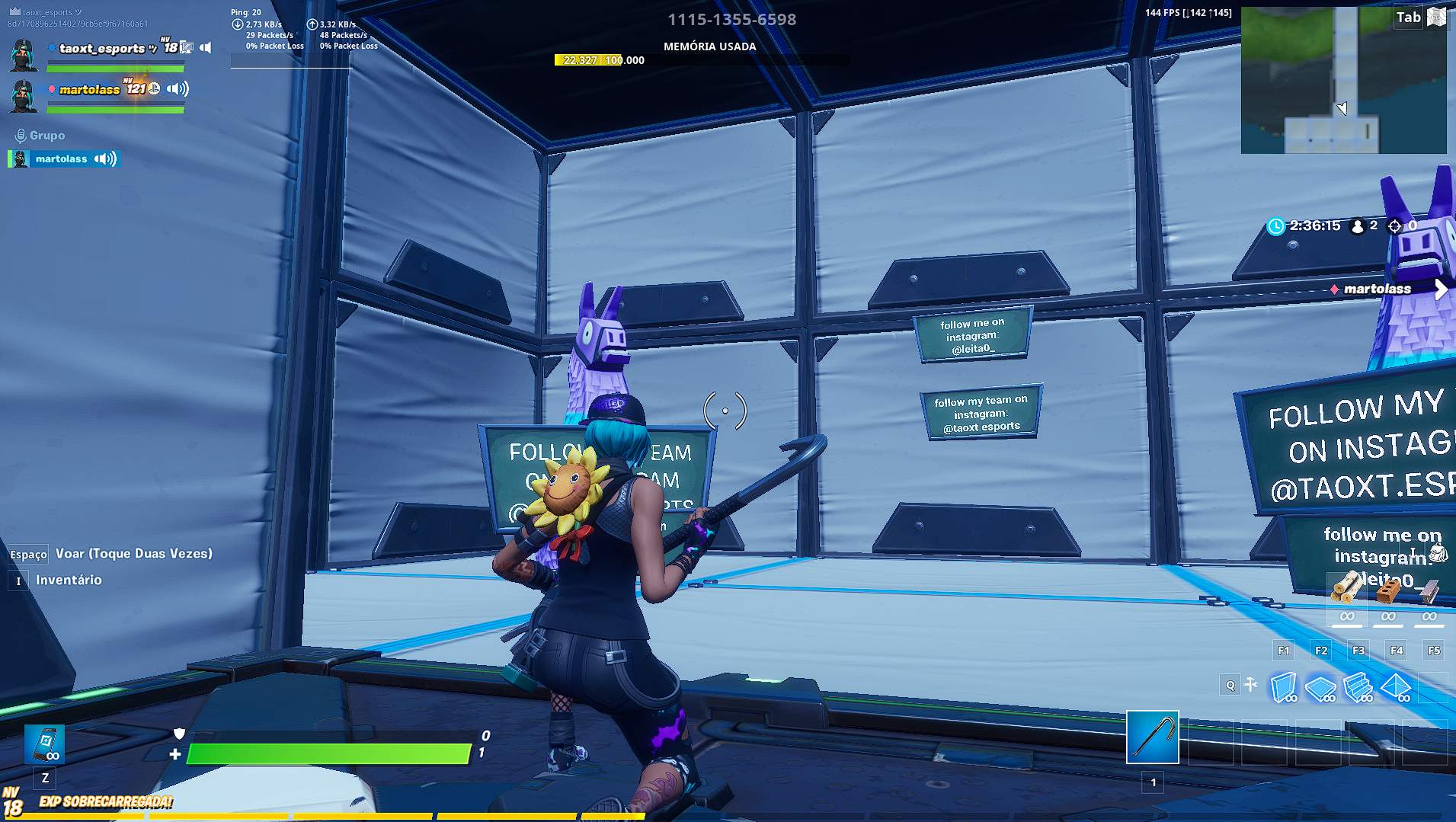Viewport: 1456px width, 822px height.
Task: Open the Inventário menu entry
Action: (x=69, y=580)
